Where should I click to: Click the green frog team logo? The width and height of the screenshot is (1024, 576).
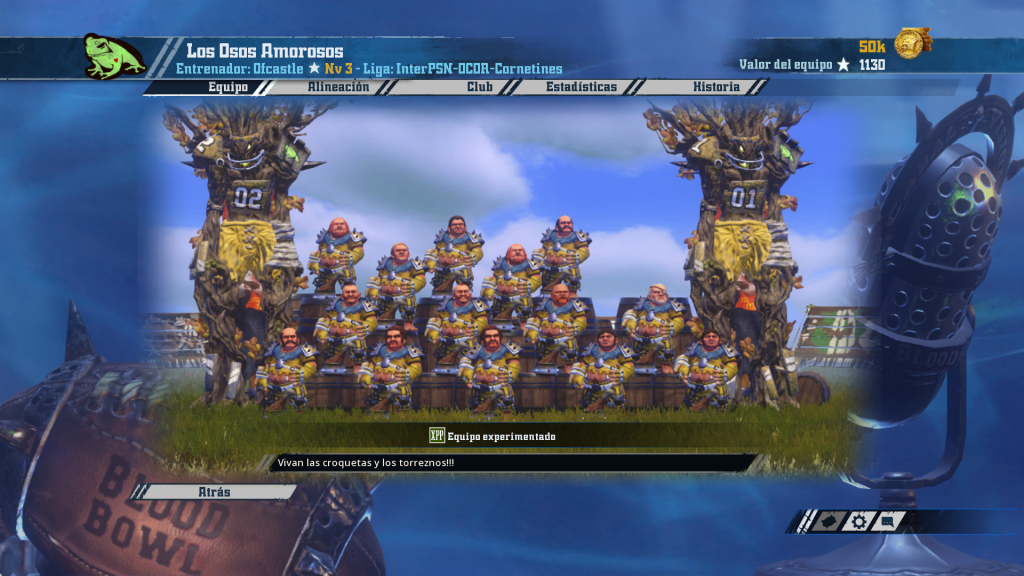click(x=114, y=56)
